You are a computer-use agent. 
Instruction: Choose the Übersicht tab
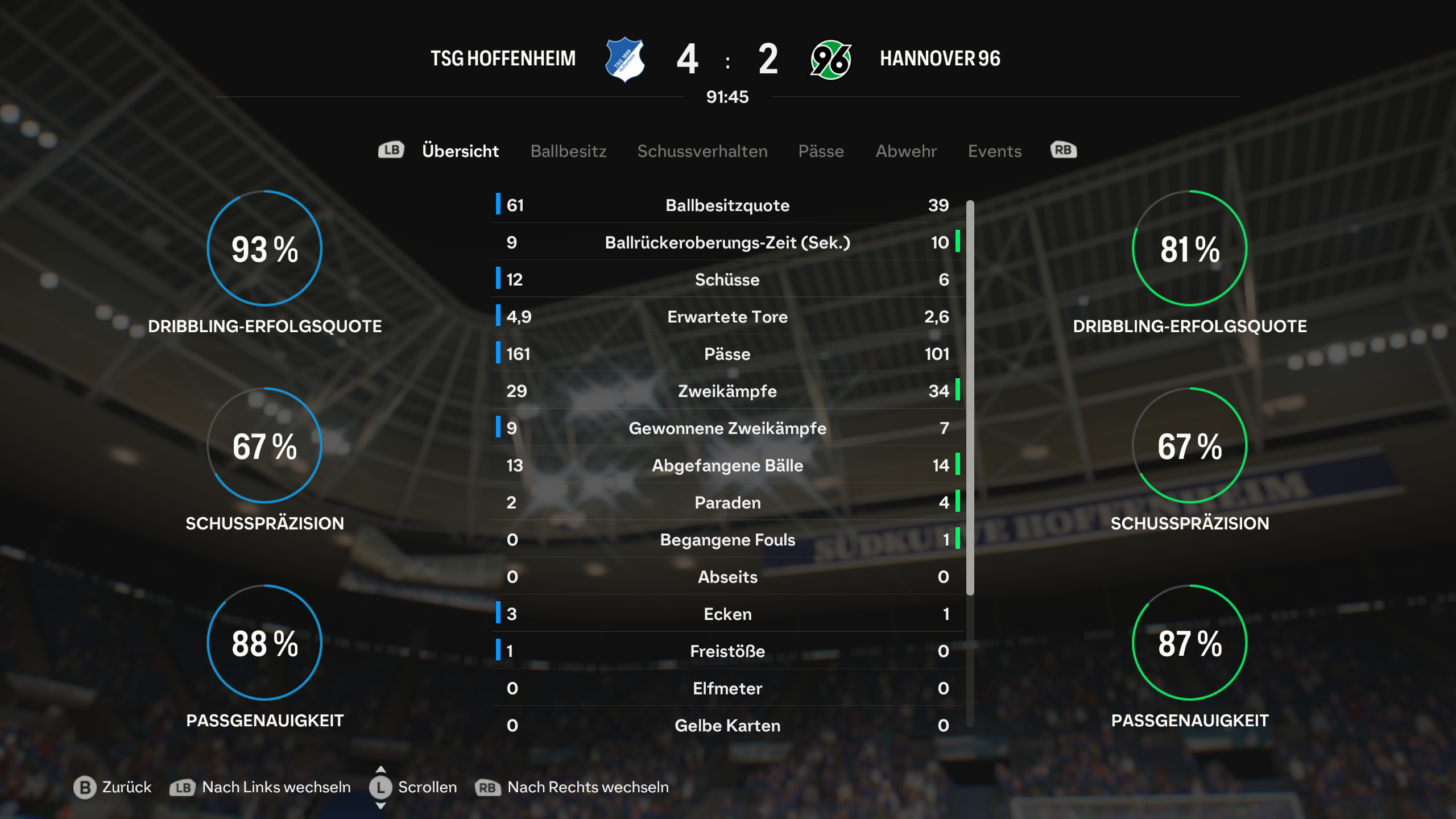pyautogui.click(x=460, y=151)
